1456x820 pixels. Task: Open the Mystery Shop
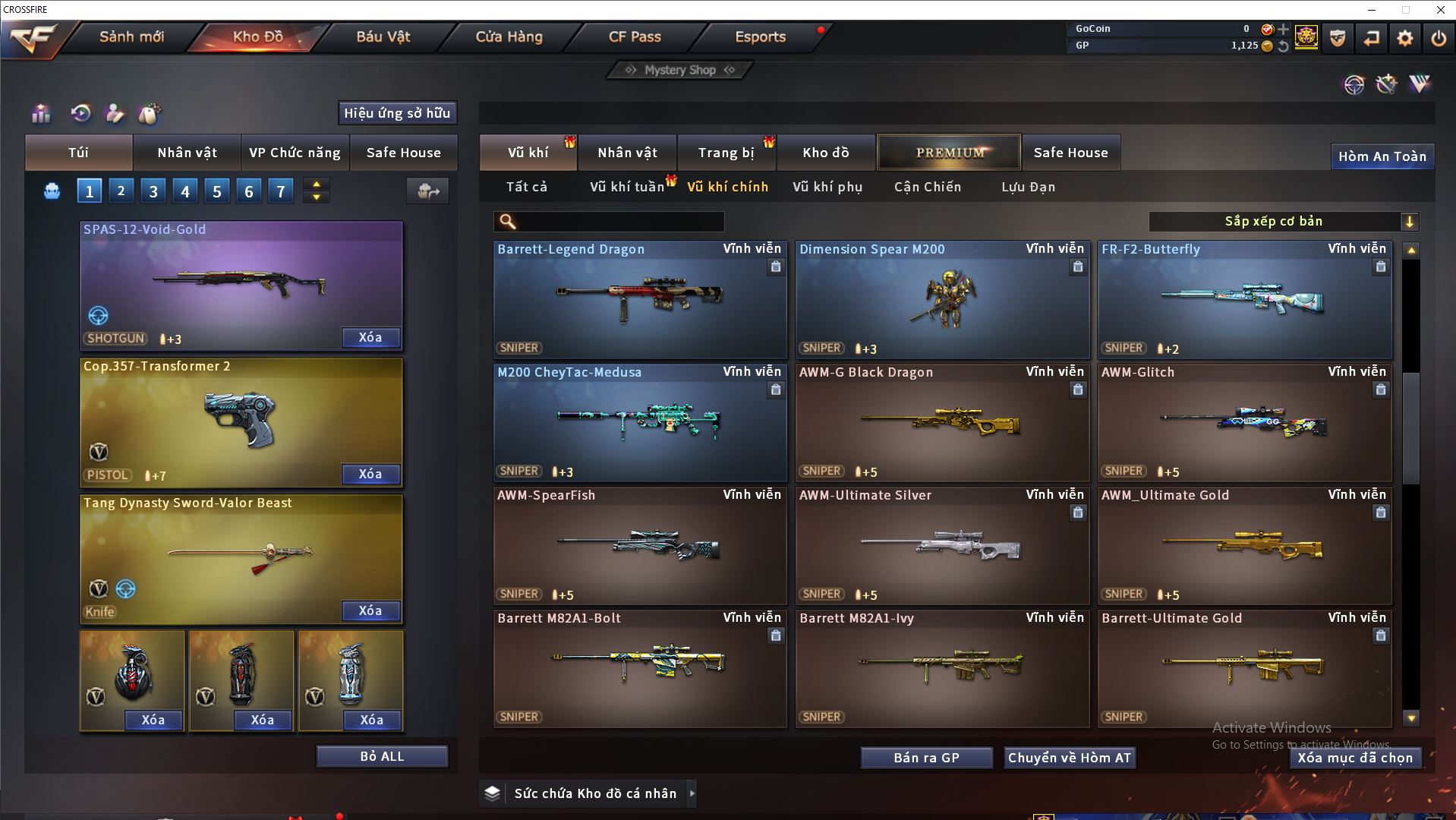(x=680, y=70)
